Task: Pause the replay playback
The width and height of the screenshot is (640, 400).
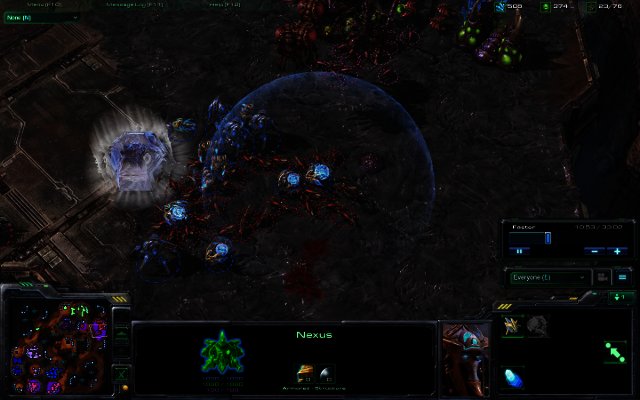Action: pyautogui.click(x=520, y=250)
